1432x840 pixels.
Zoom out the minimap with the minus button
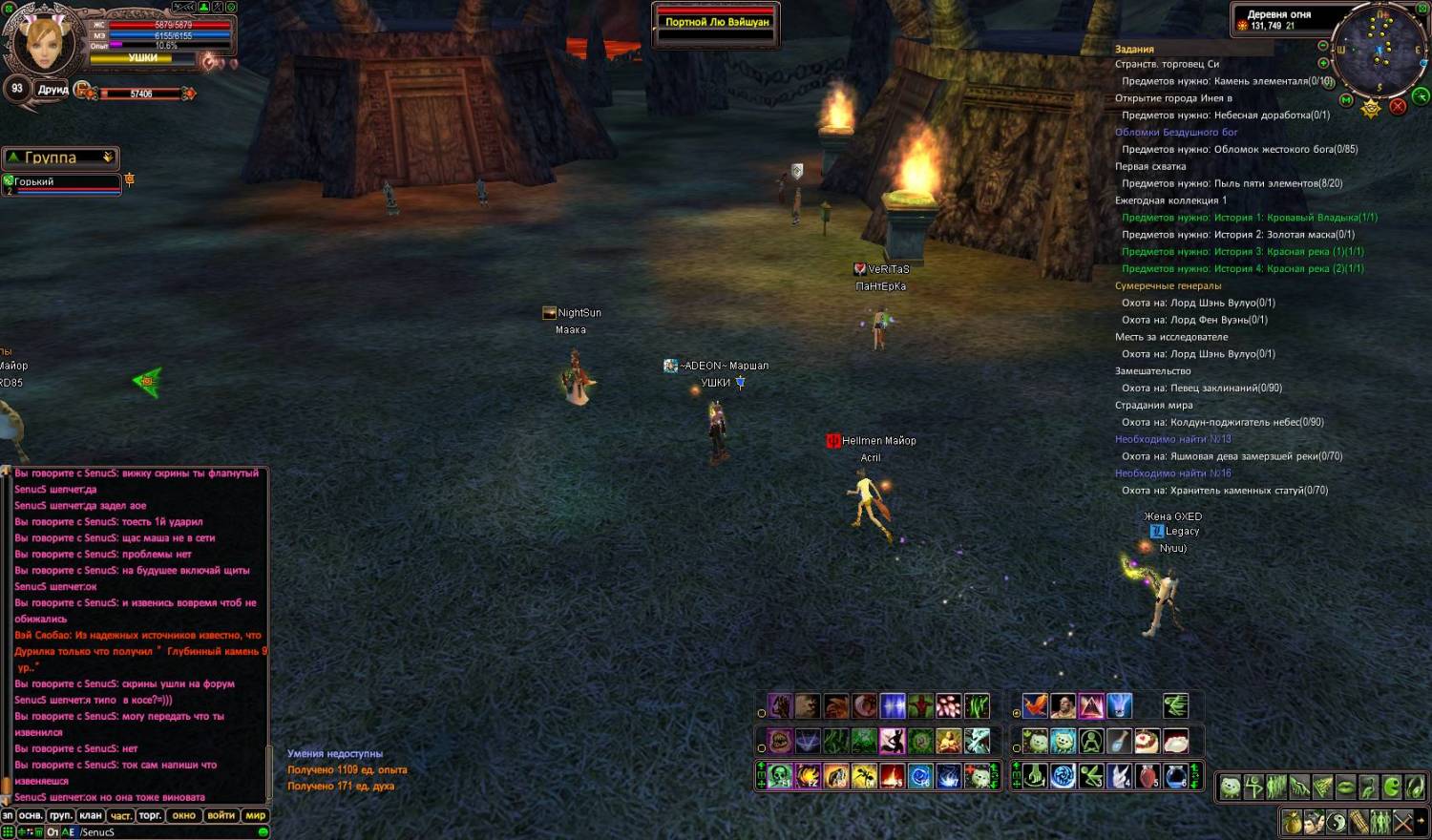pos(1322,46)
